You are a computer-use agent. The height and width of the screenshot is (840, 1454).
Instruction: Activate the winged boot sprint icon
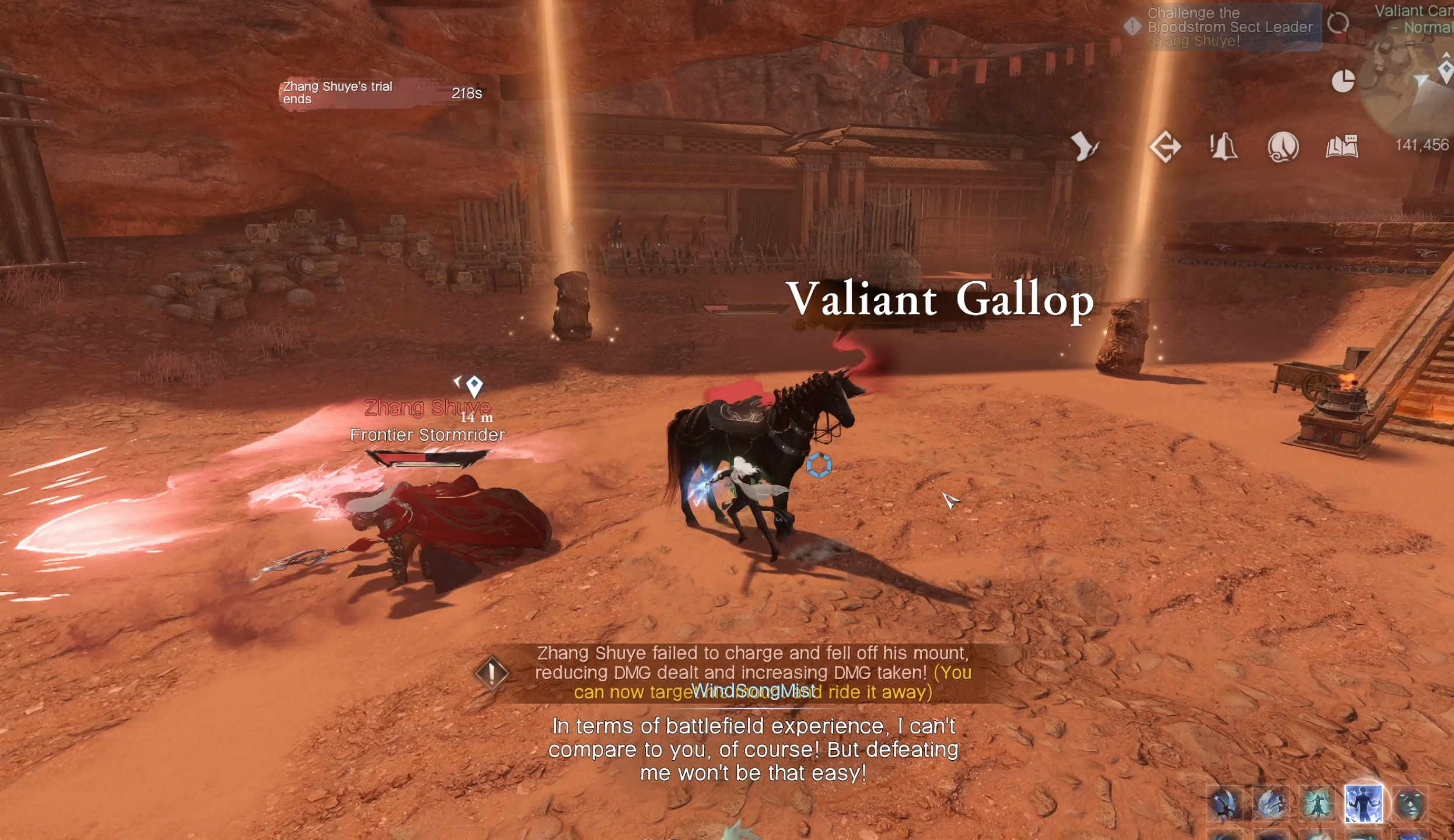point(1084,146)
